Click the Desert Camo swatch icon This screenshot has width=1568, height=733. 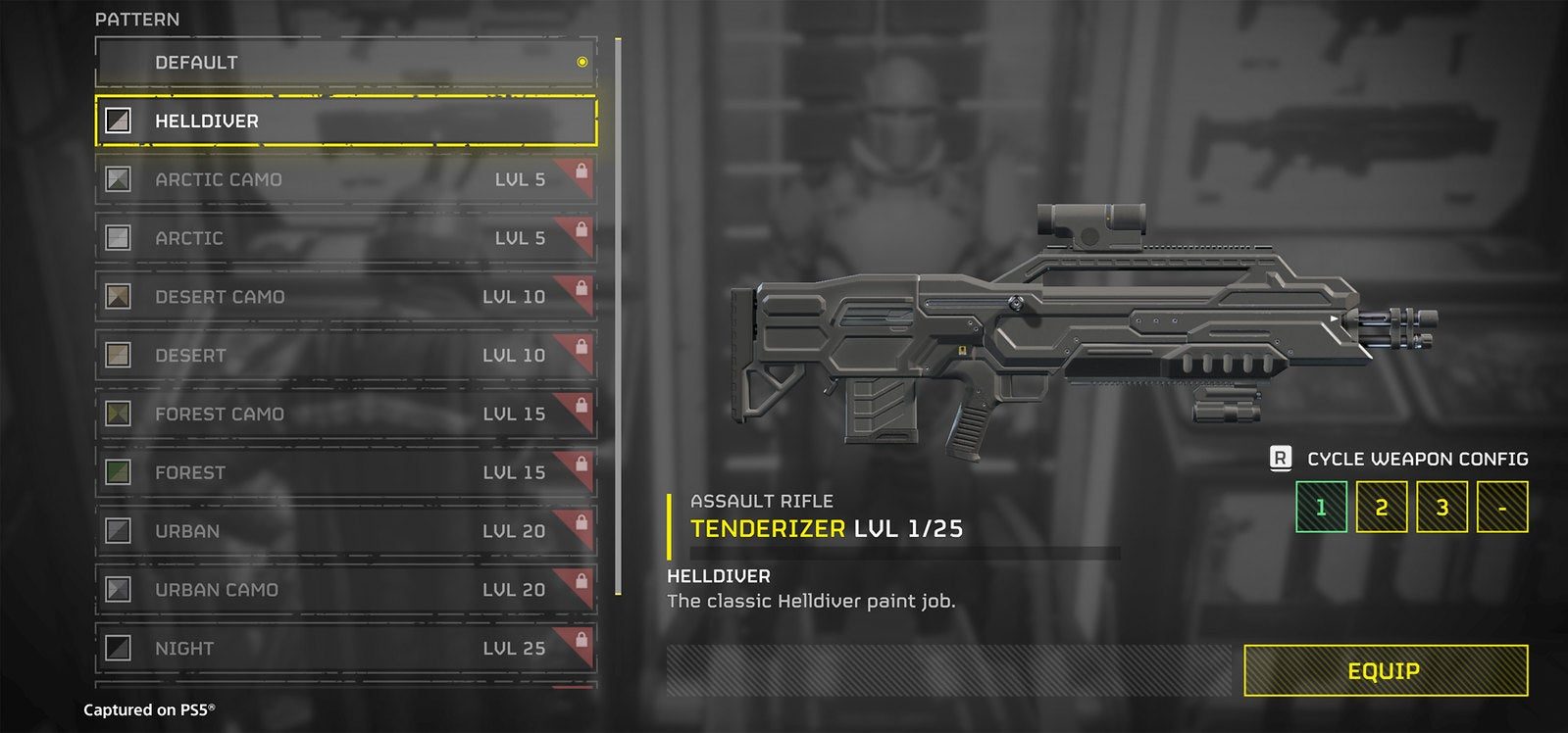117,297
